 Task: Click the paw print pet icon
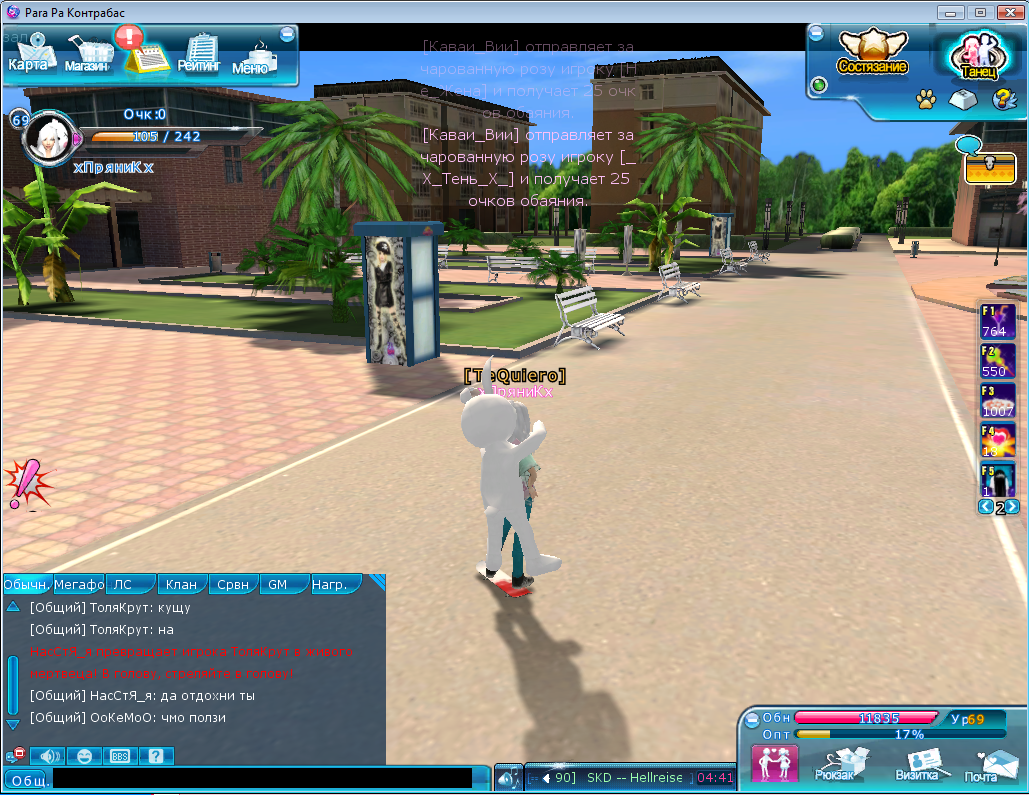point(925,99)
